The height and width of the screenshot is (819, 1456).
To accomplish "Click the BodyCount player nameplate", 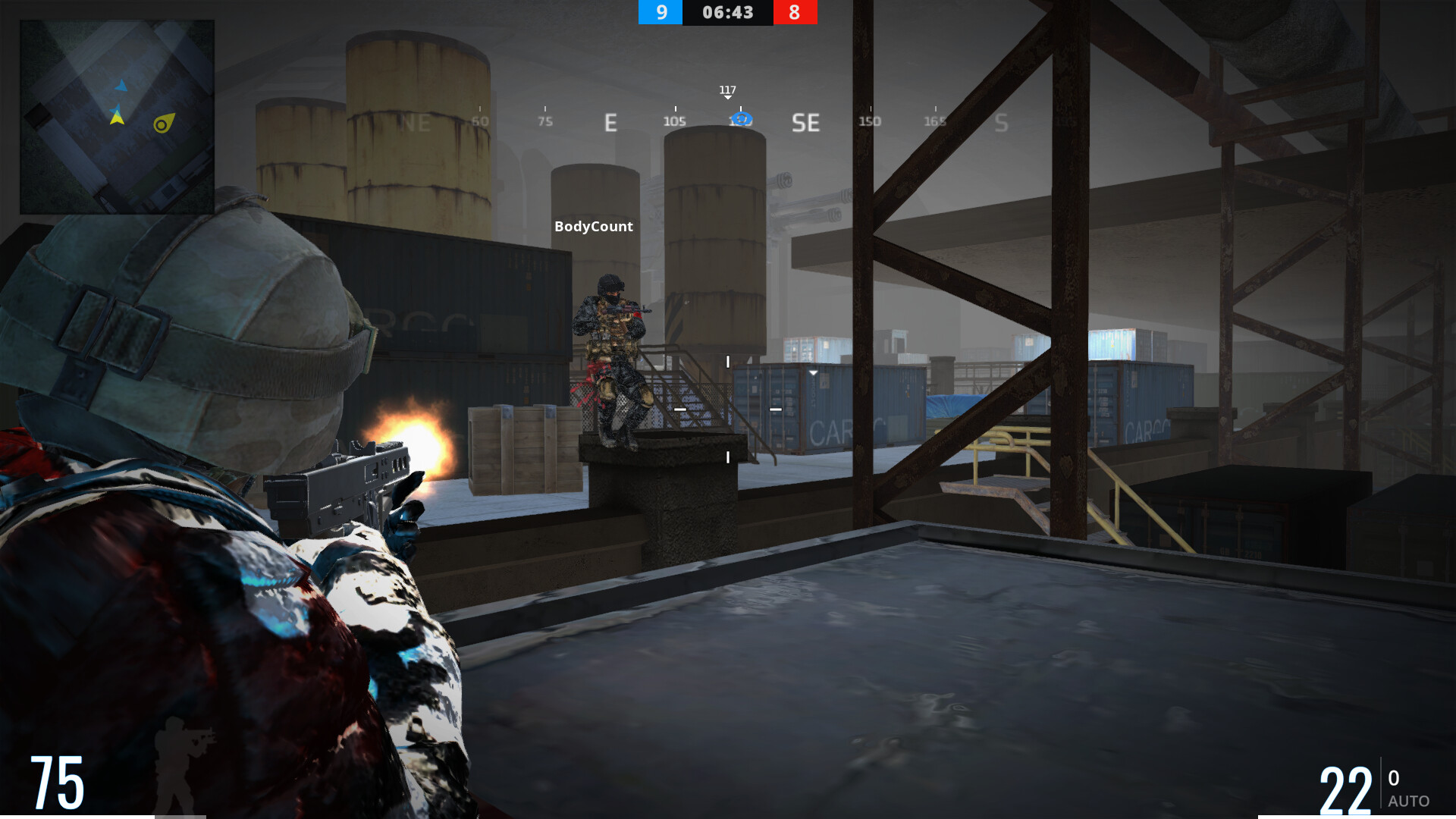I will pyautogui.click(x=593, y=226).
